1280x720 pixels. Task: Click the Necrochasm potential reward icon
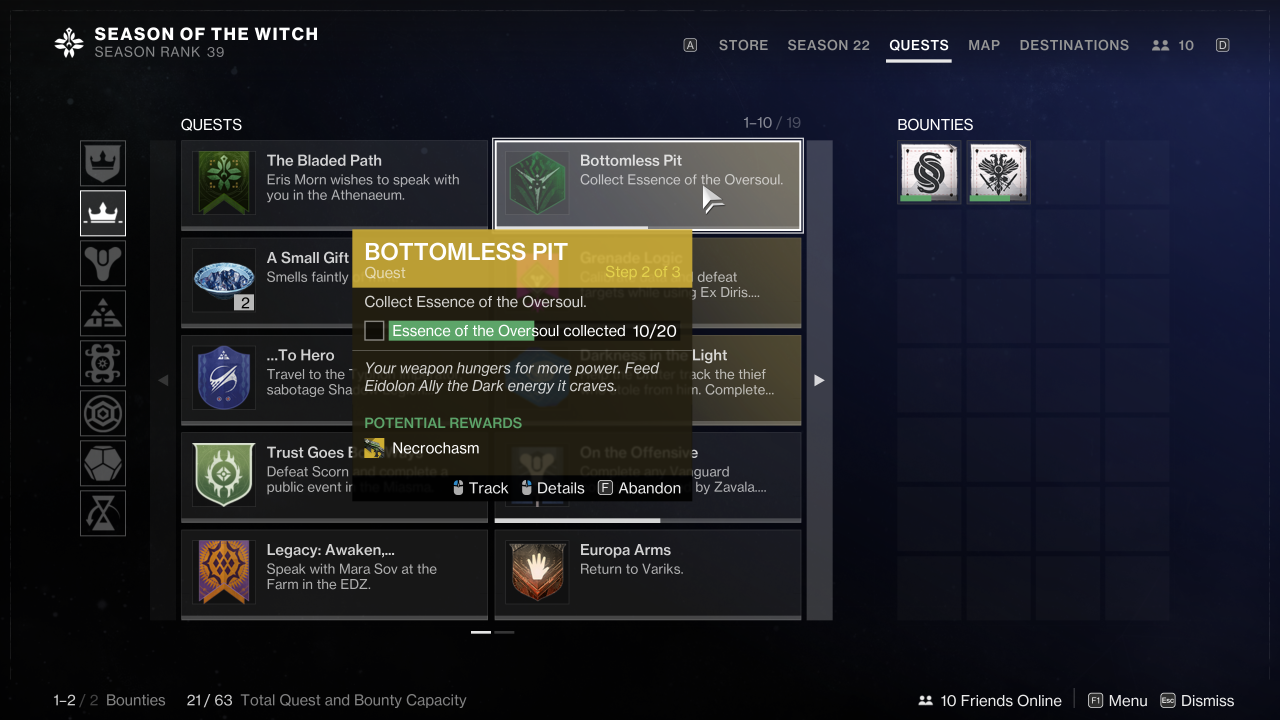(374, 448)
